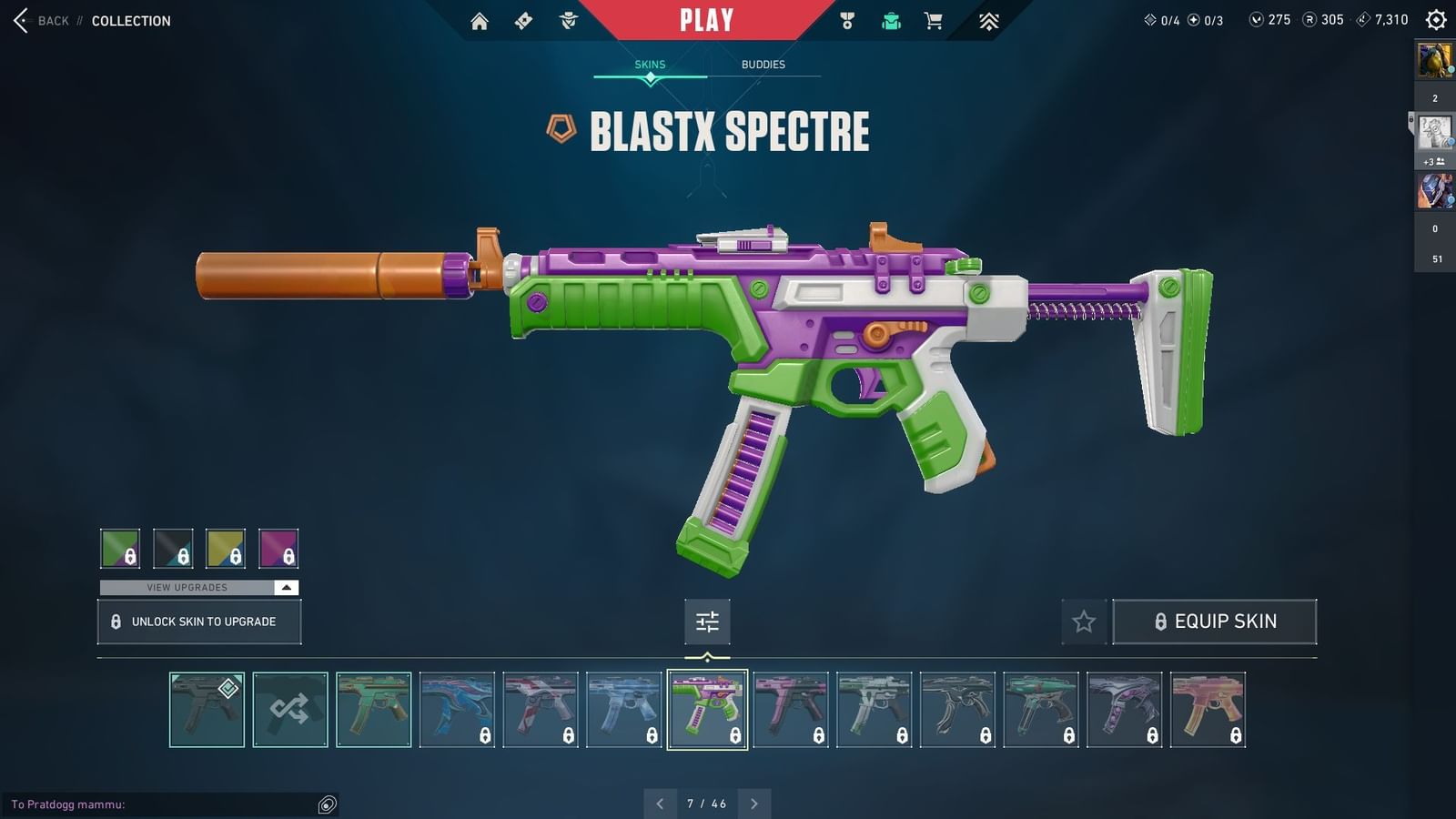The image size is (1456, 819).
Task: Click the PLAY menu button
Action: tap(707, 18)
